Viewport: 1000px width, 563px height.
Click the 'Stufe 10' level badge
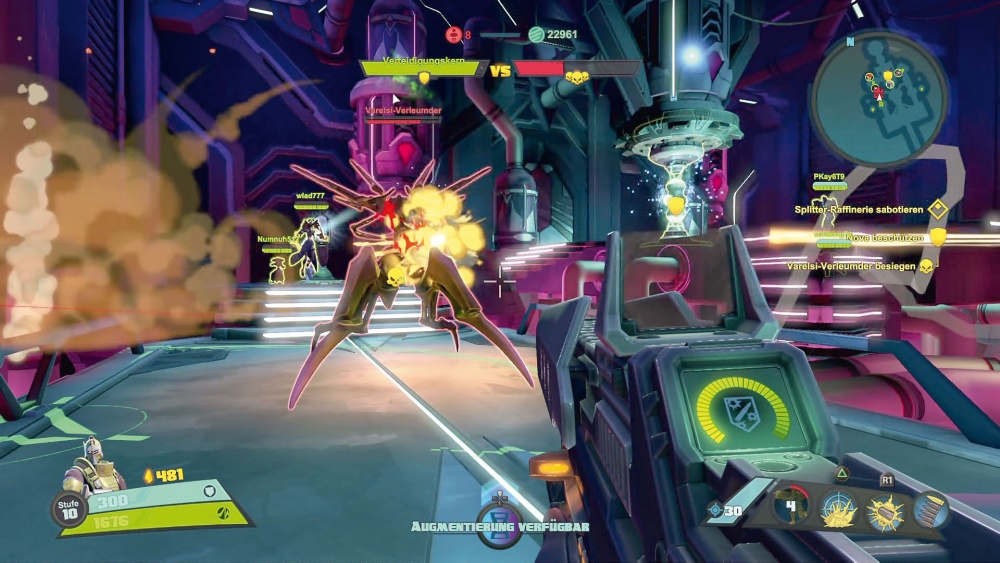point(69,509)
